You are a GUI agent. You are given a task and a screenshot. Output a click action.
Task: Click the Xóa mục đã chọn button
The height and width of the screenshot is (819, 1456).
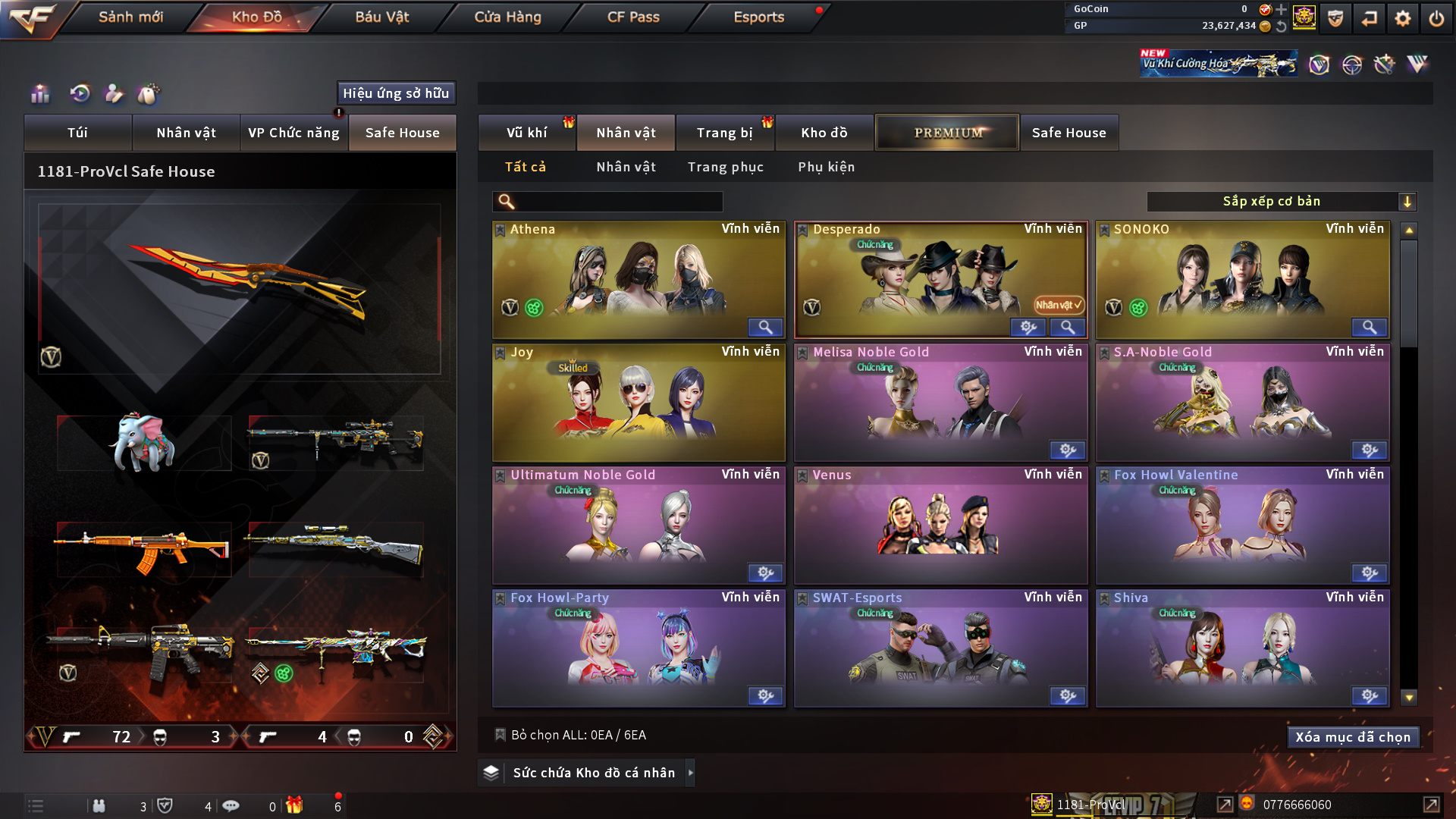click(1353, 737)
